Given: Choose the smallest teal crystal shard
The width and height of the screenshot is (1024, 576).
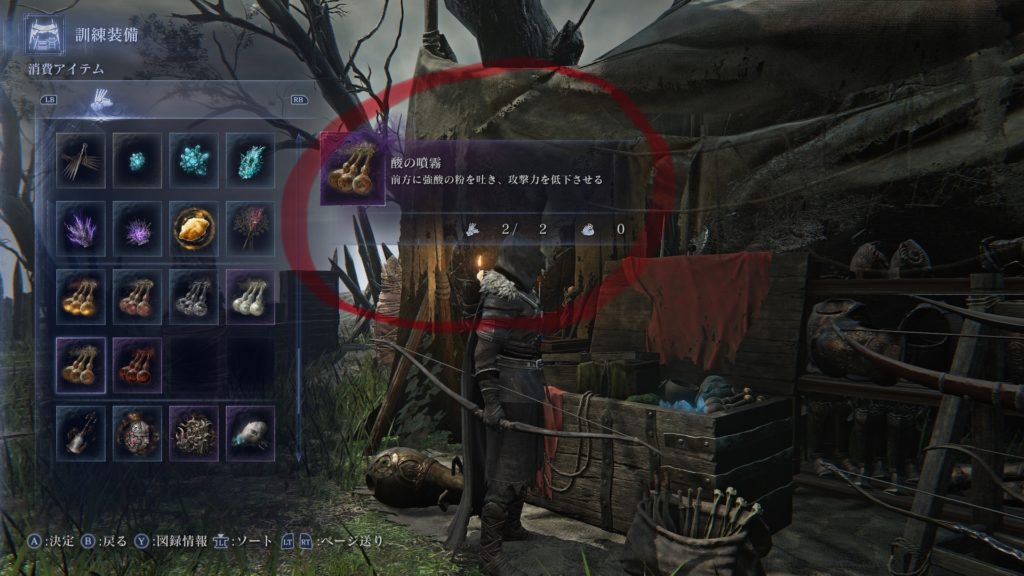Looking at the screenshot, I should (x=138, y=158).
